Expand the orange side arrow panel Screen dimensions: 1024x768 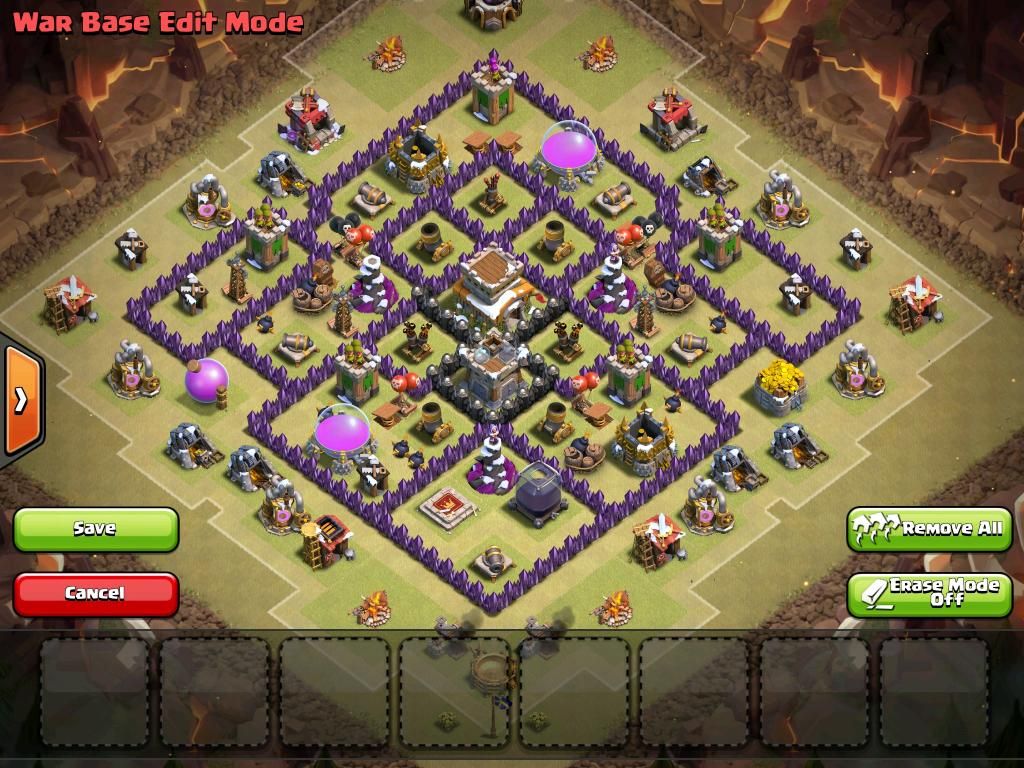click(20, 400)
